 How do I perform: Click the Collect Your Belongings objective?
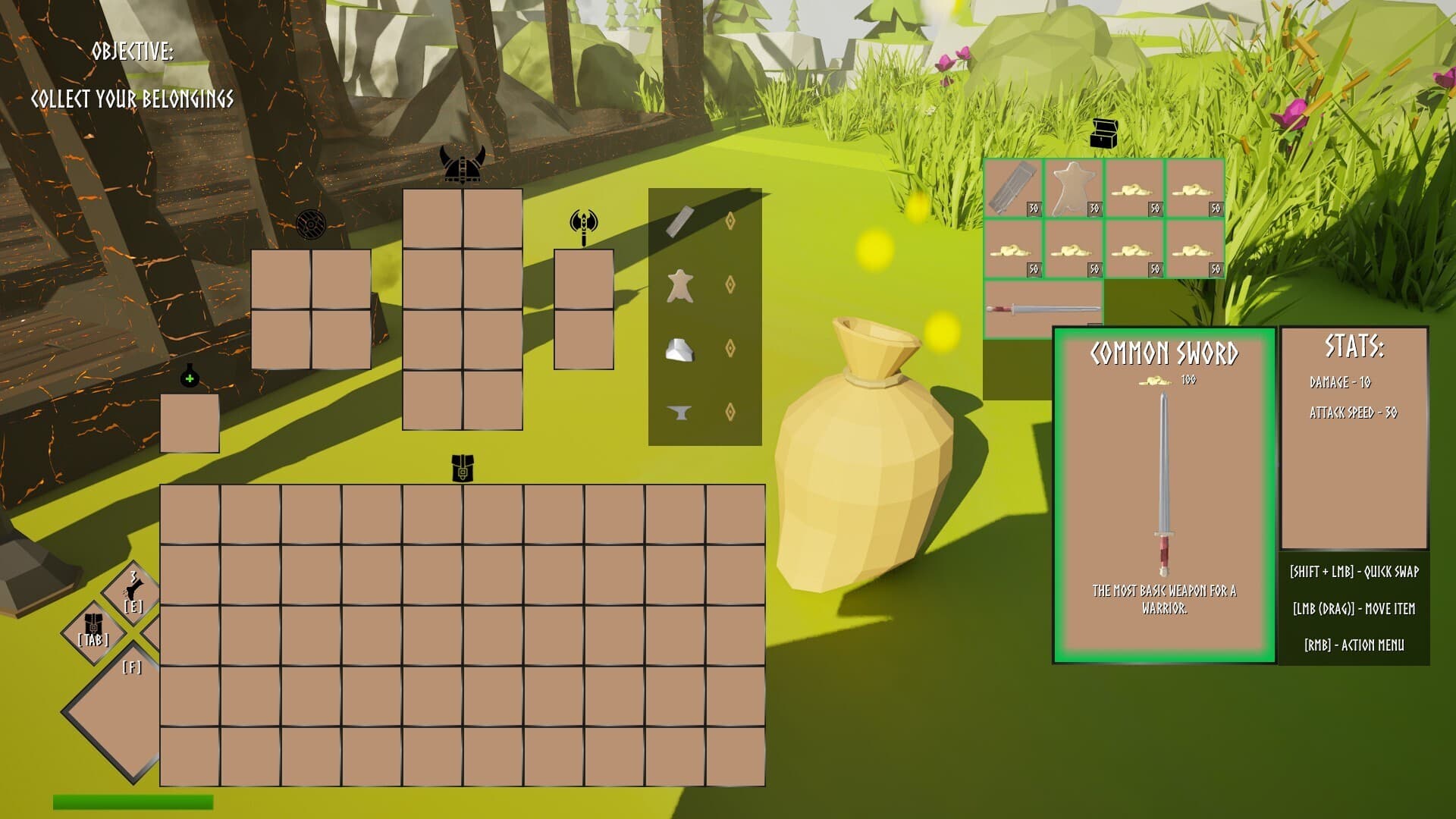[132, 99]
